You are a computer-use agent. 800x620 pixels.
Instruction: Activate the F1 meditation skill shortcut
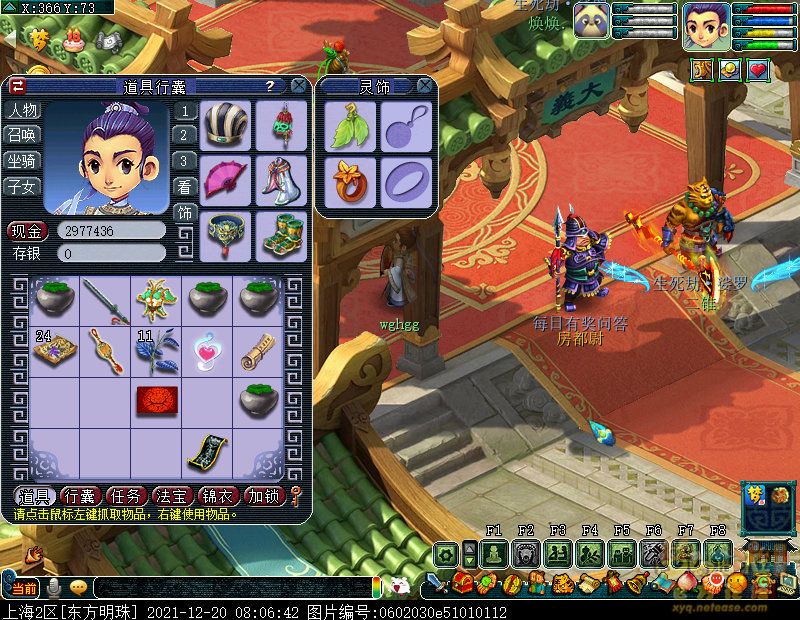493,553
